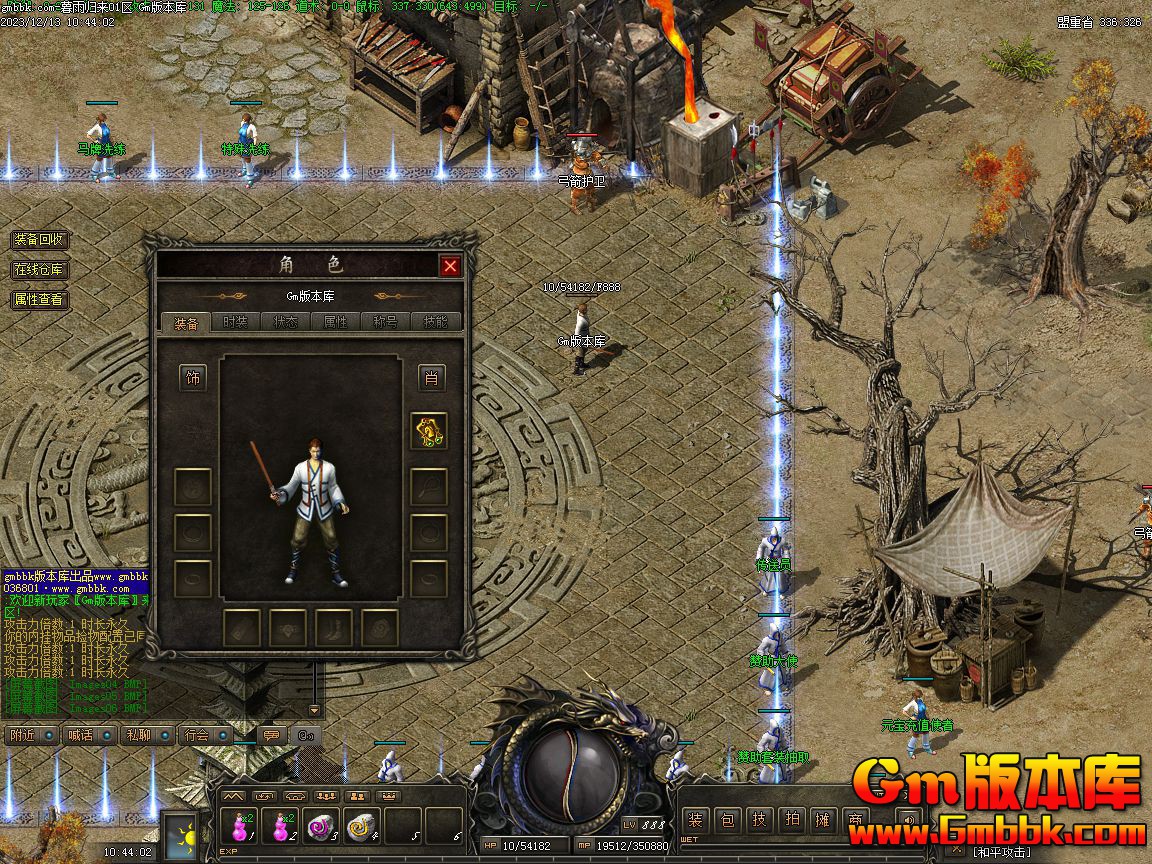
Task: Switch to the 技能 tab
Action: point(436,322)
